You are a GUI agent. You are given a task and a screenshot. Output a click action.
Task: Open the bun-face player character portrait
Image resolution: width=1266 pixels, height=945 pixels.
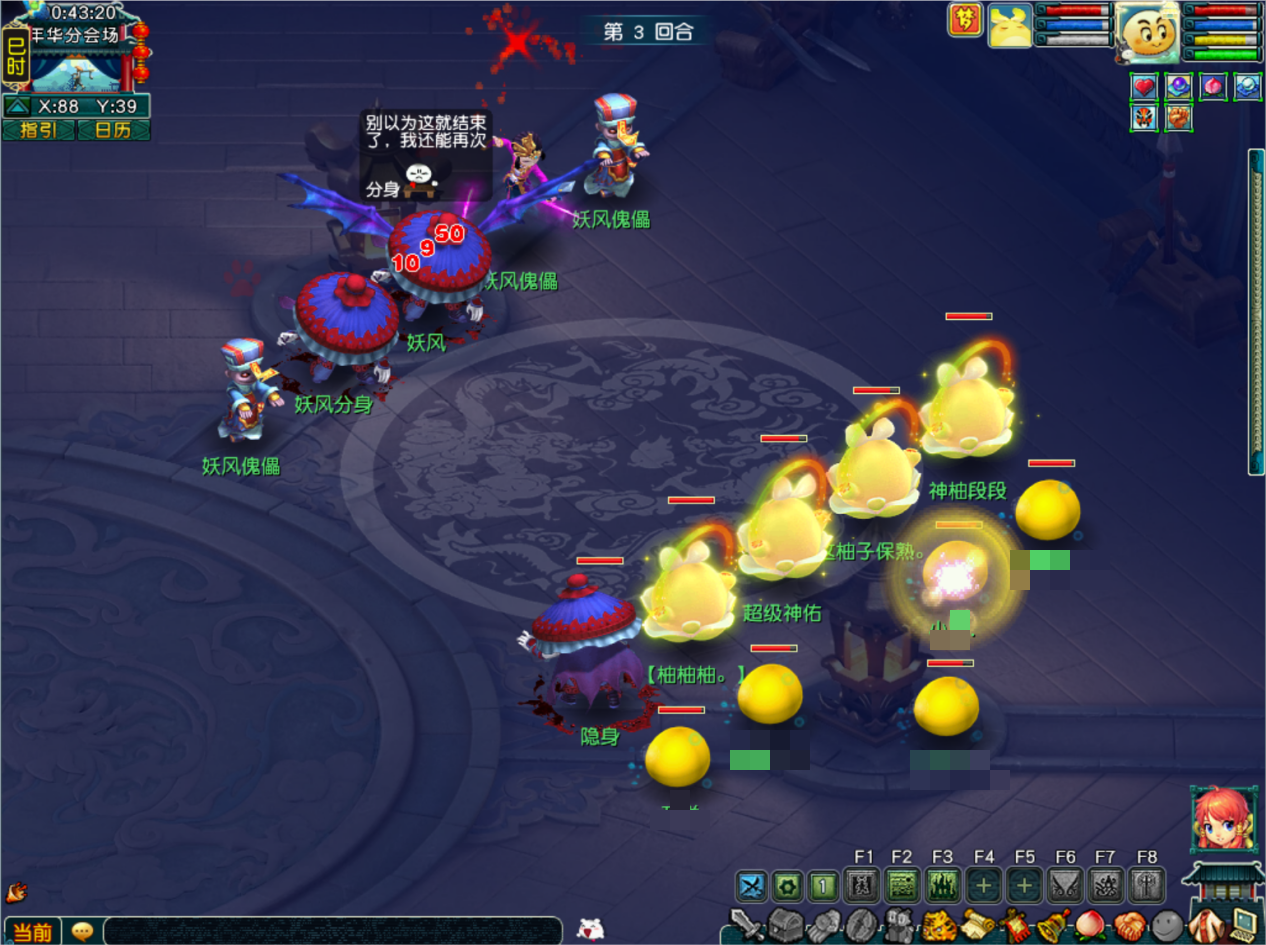tap(1148, 32)
